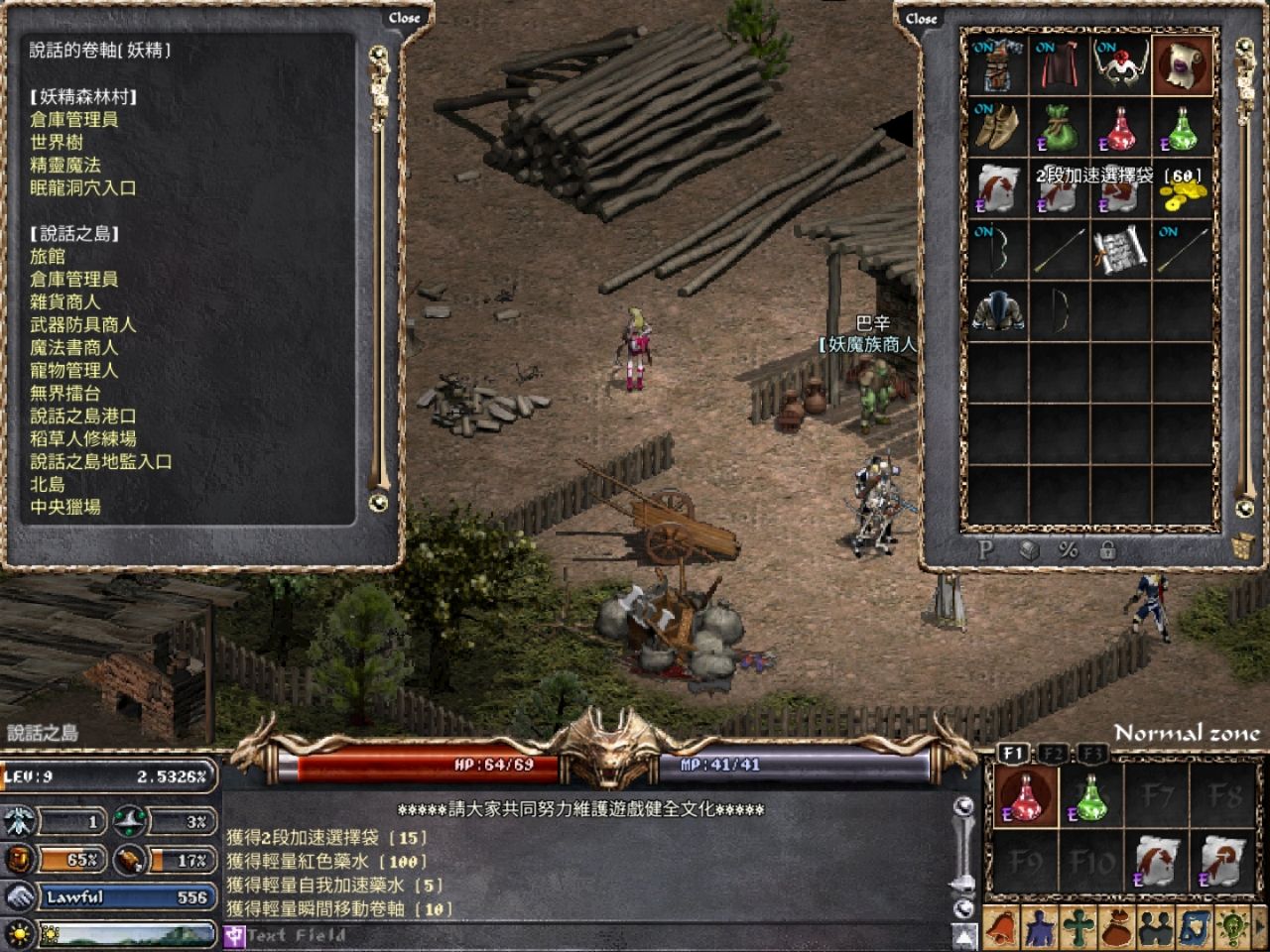Choose 眠龍洞穴入口 destination
Screen dimensions: 1270x952
click(x=82, y=187)
